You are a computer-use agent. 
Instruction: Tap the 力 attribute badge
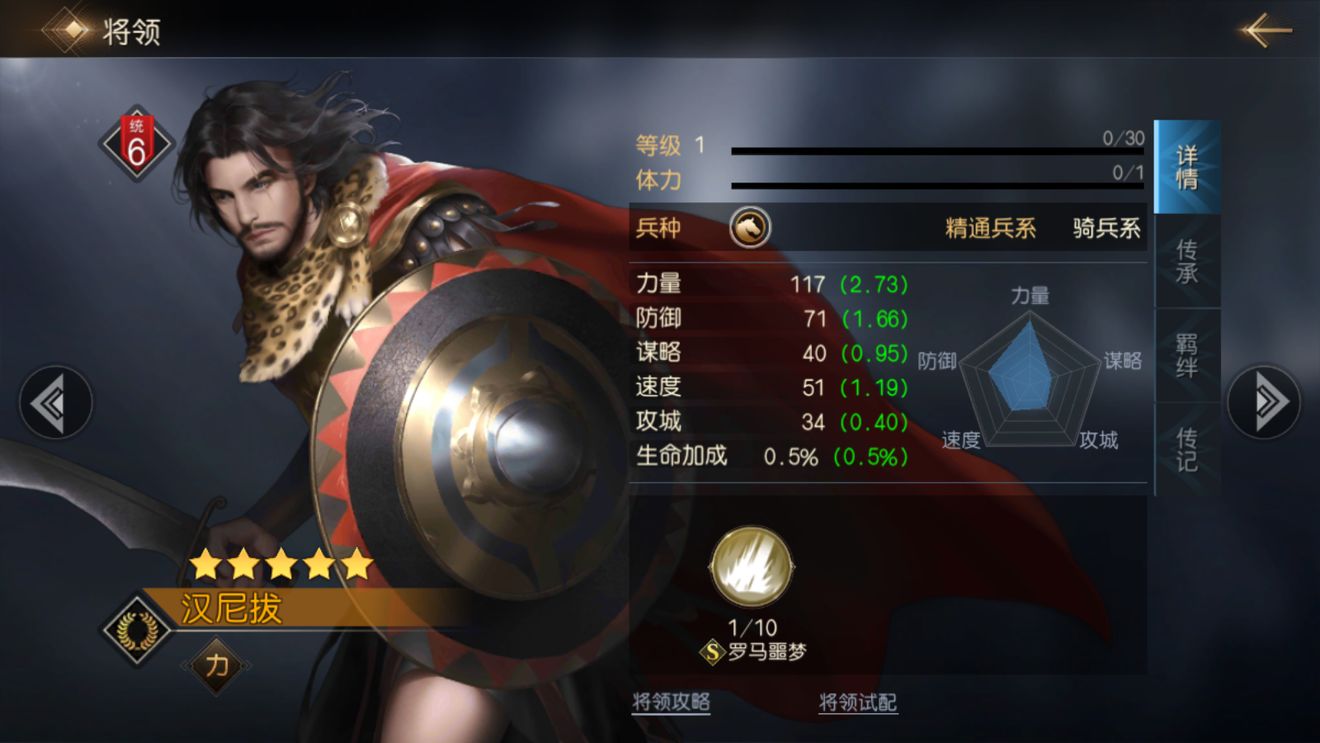[x=215, y=666]
